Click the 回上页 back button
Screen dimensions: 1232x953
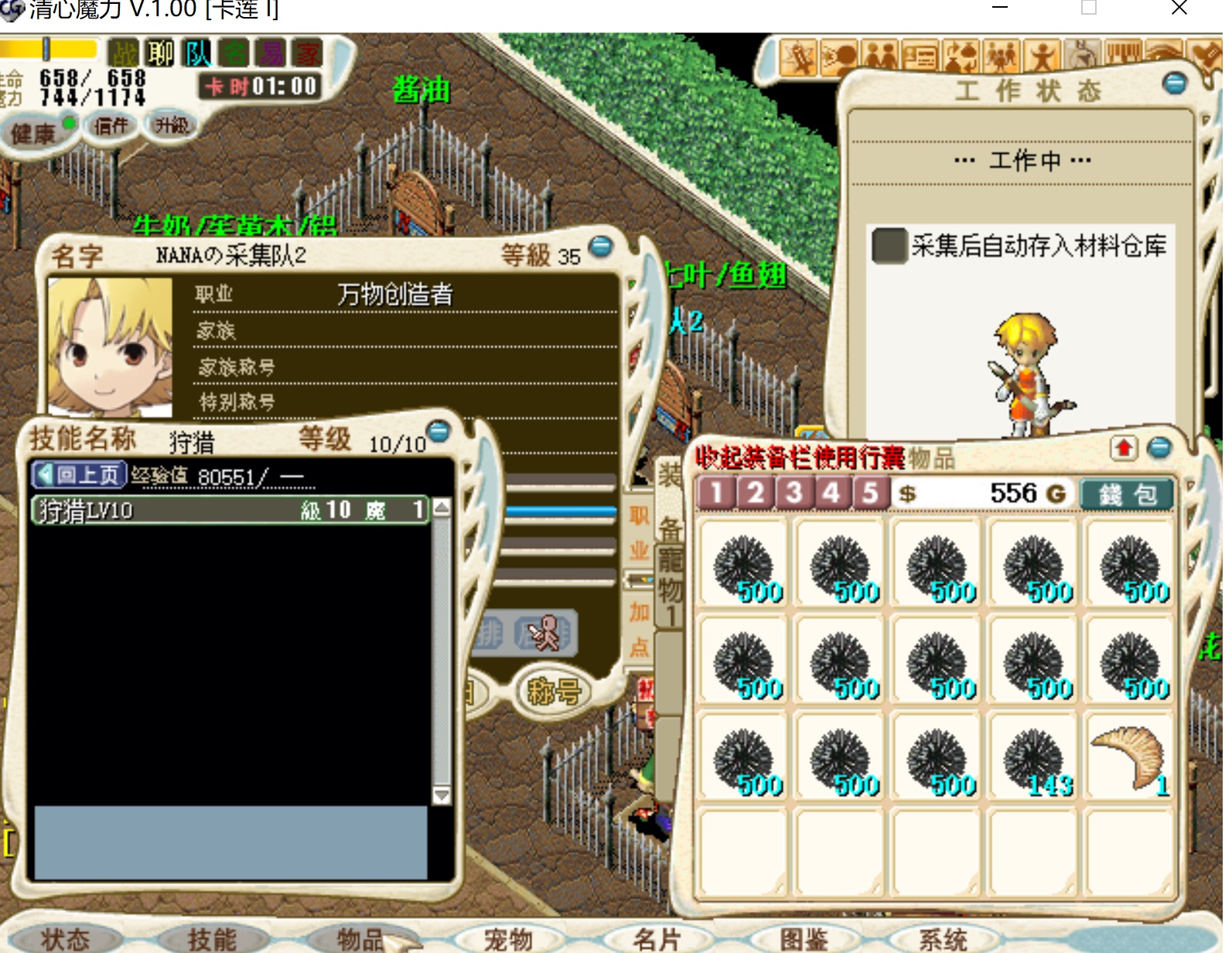[x=79, y=474]
